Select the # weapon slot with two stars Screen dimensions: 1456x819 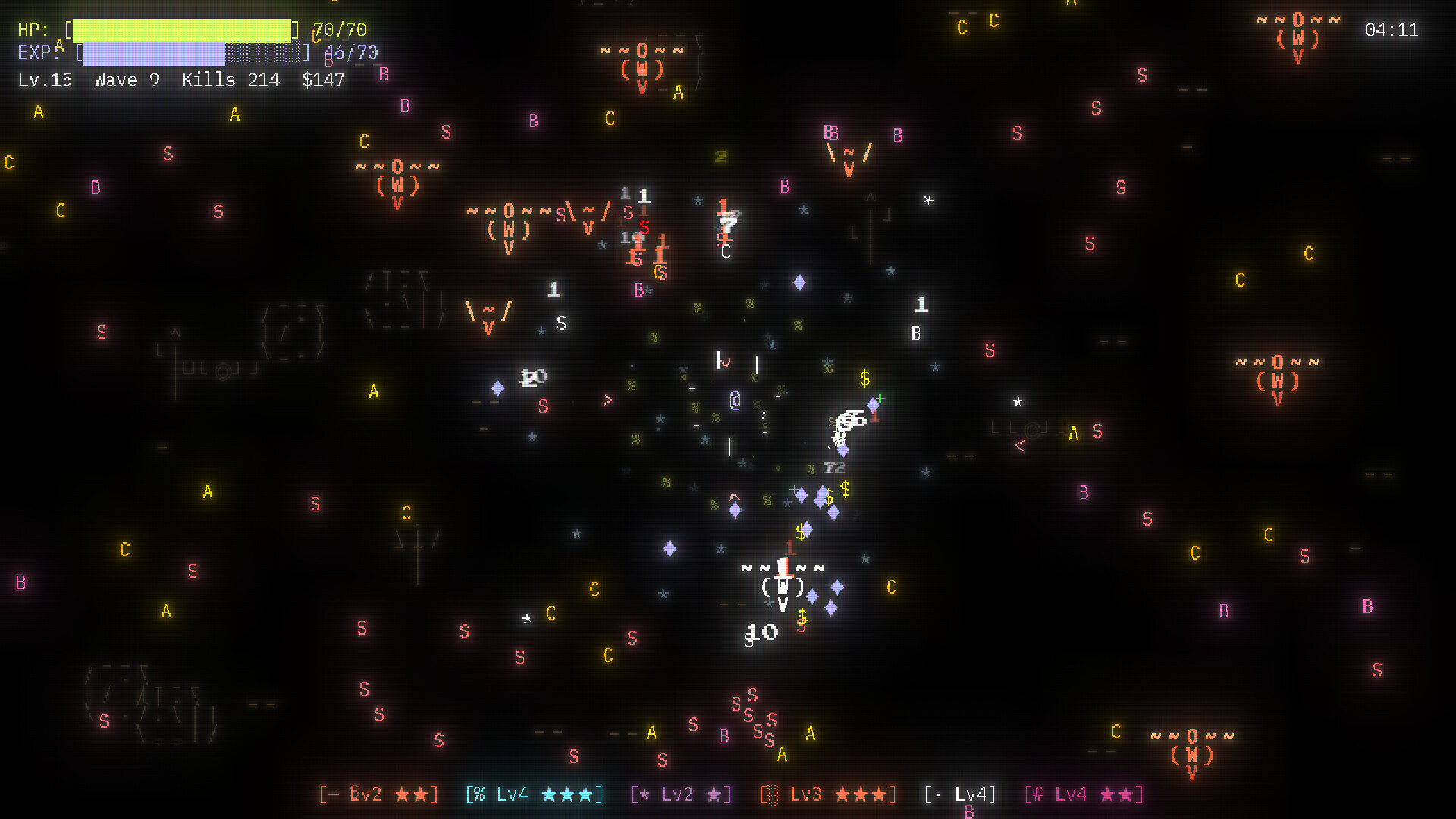tap(1084, 795)
